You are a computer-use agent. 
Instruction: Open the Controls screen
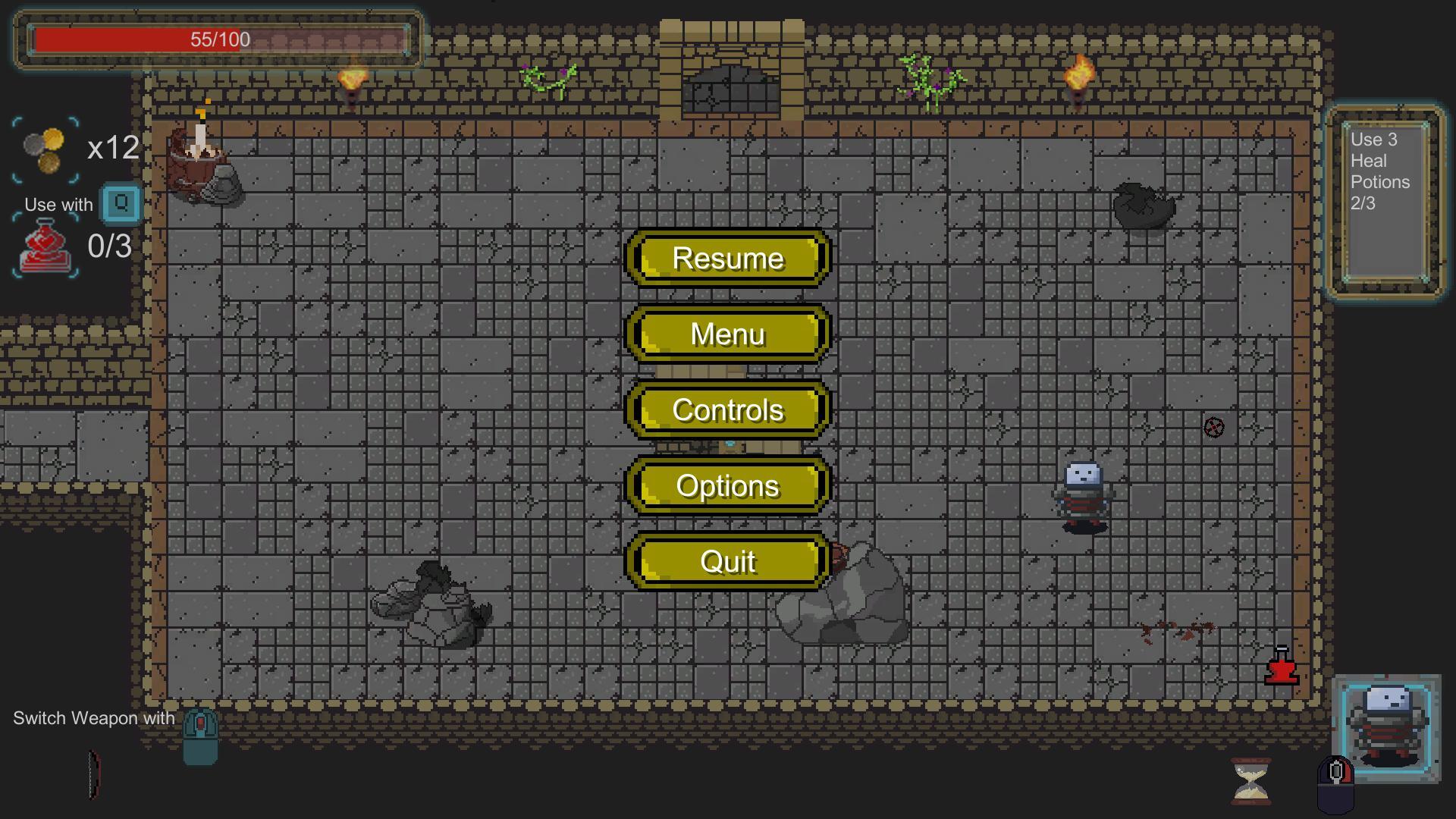tap(727, 409)
